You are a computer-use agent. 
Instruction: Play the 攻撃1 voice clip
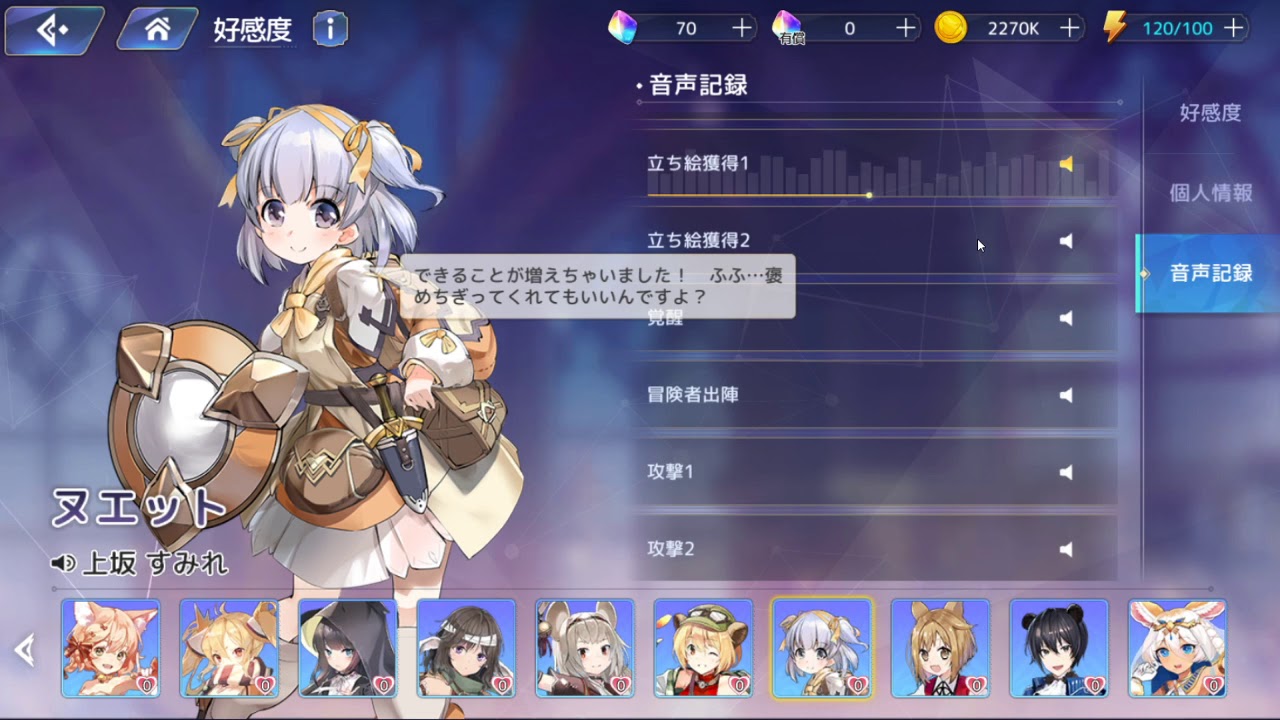pos(1066,472)
